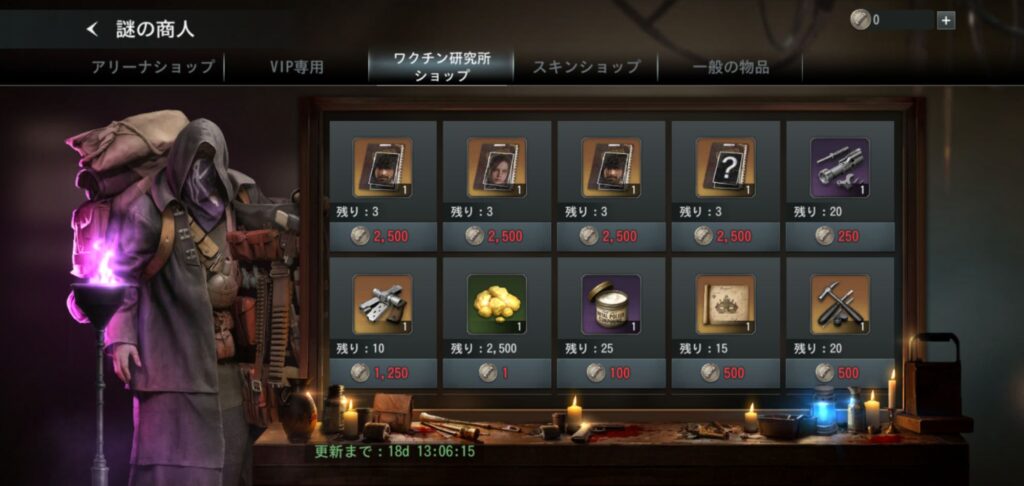
Task: Buy the polish tin for 100 coins
Action: 611,372
